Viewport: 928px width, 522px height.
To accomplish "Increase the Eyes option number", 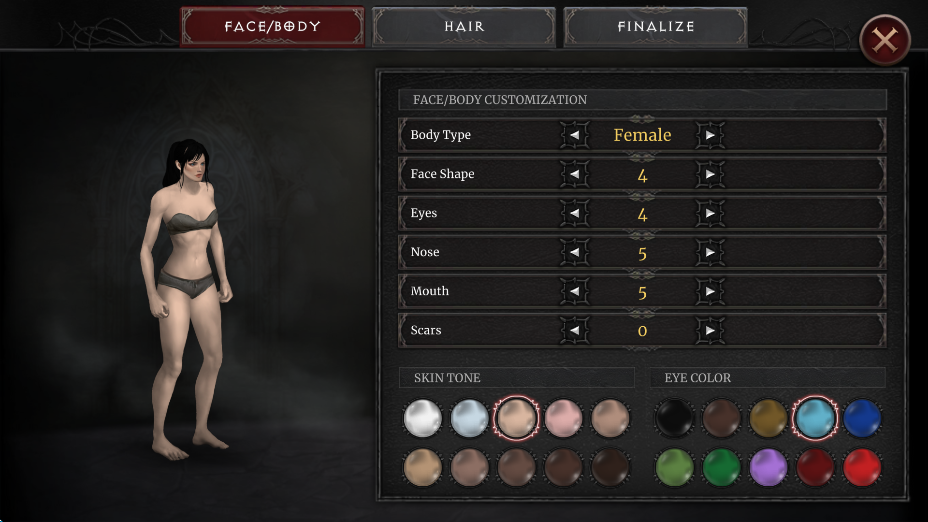I will coord(710,213).
